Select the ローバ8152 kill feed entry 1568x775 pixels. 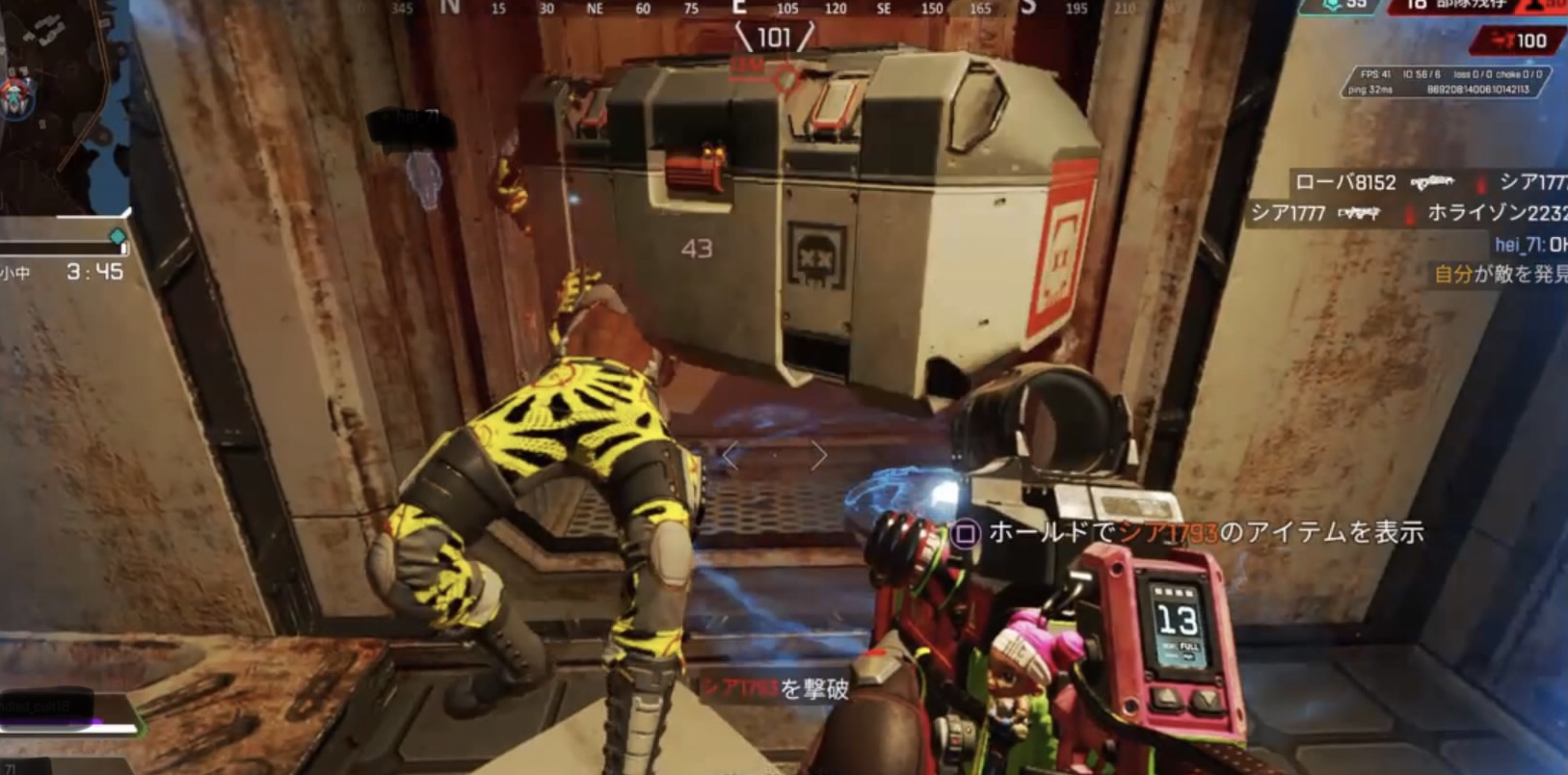pos(1344,182)
